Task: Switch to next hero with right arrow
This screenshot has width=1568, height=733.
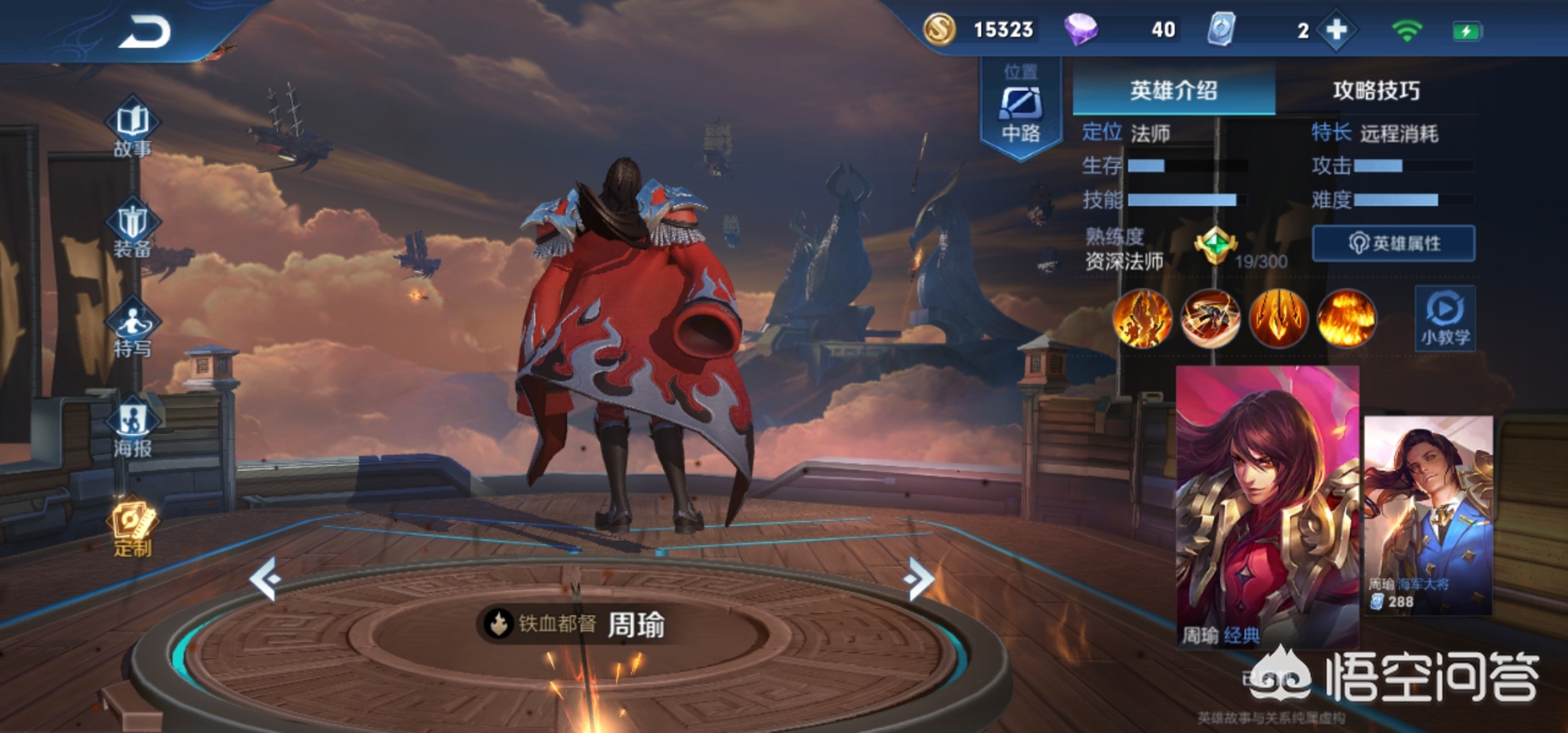Action: pyautogui.click(x=918, y=579)
